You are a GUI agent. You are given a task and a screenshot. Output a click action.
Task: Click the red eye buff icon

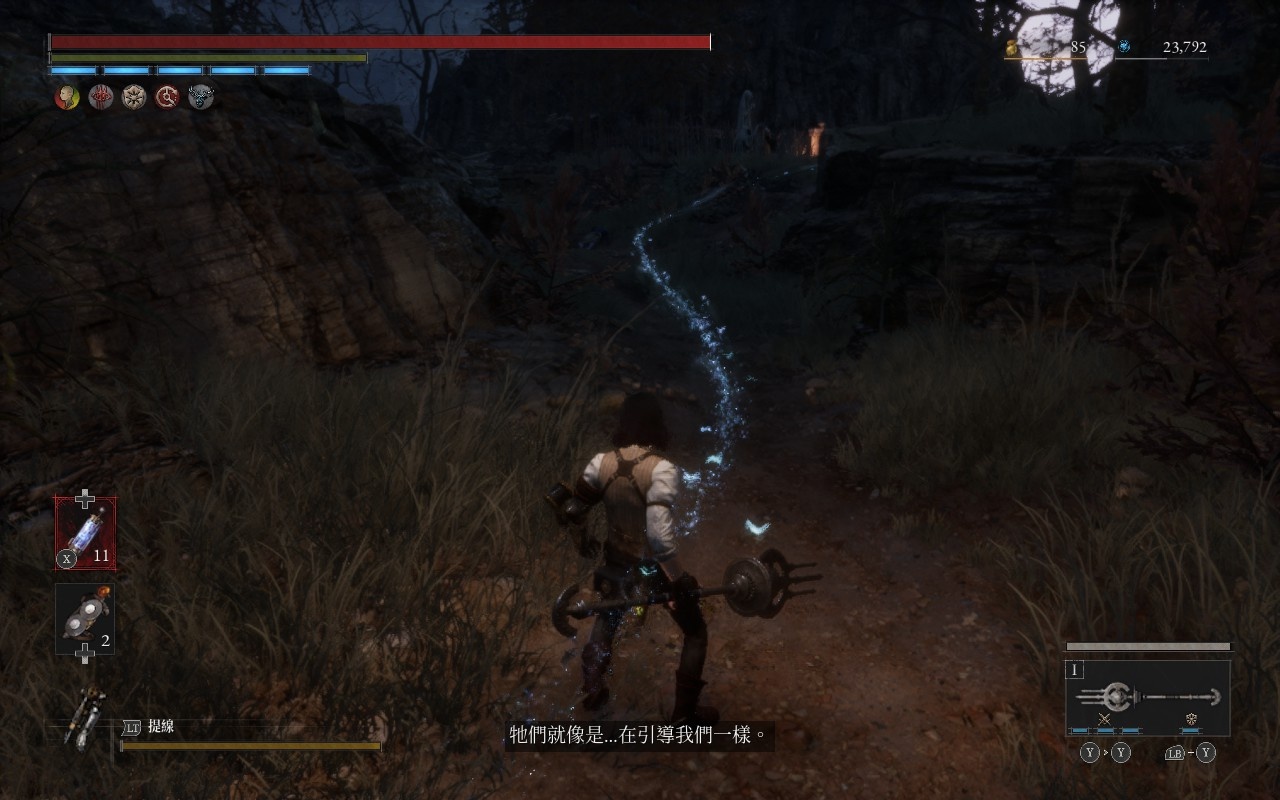pos(101,97)
